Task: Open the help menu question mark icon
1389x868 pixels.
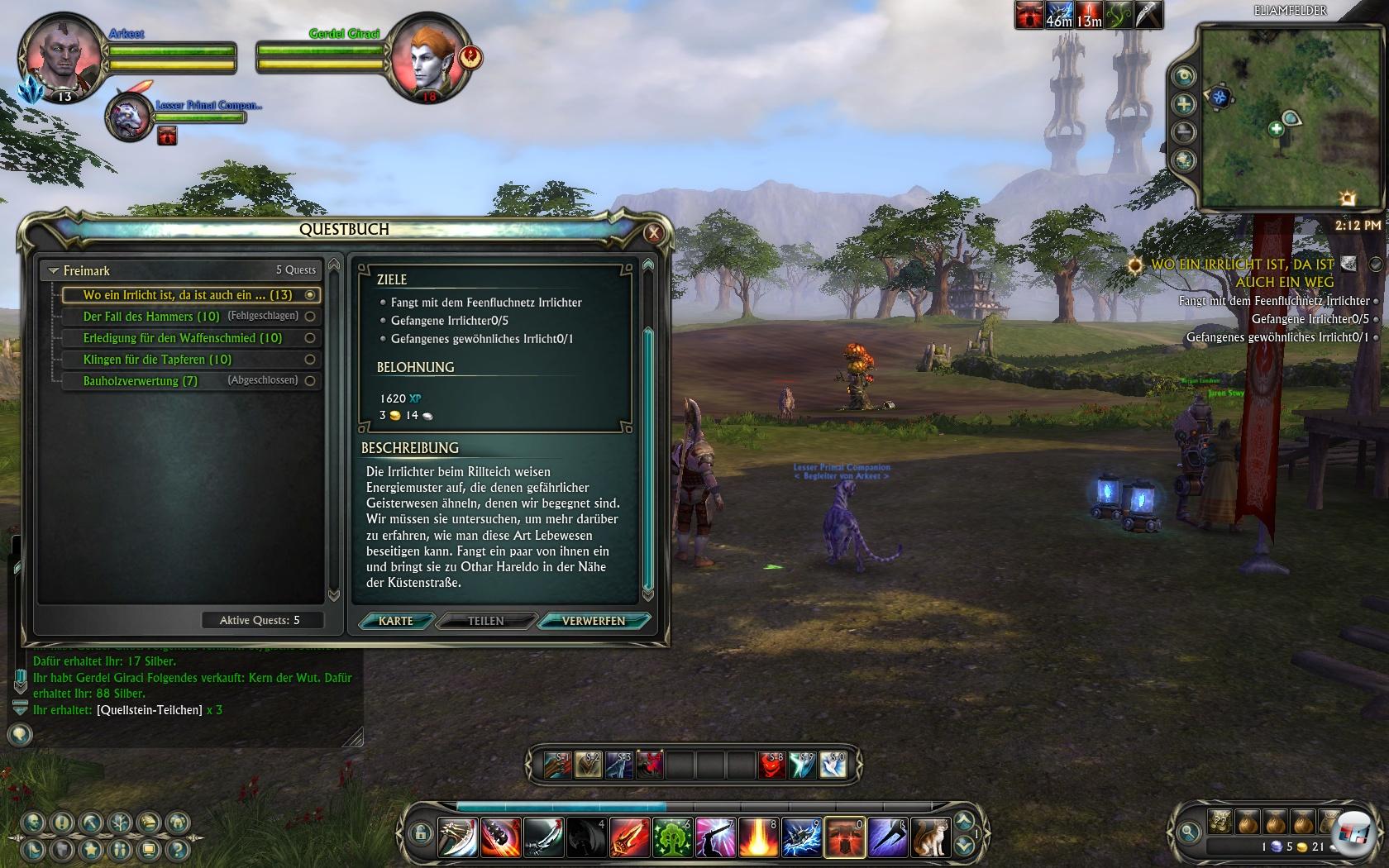Action: click(177, 849)
